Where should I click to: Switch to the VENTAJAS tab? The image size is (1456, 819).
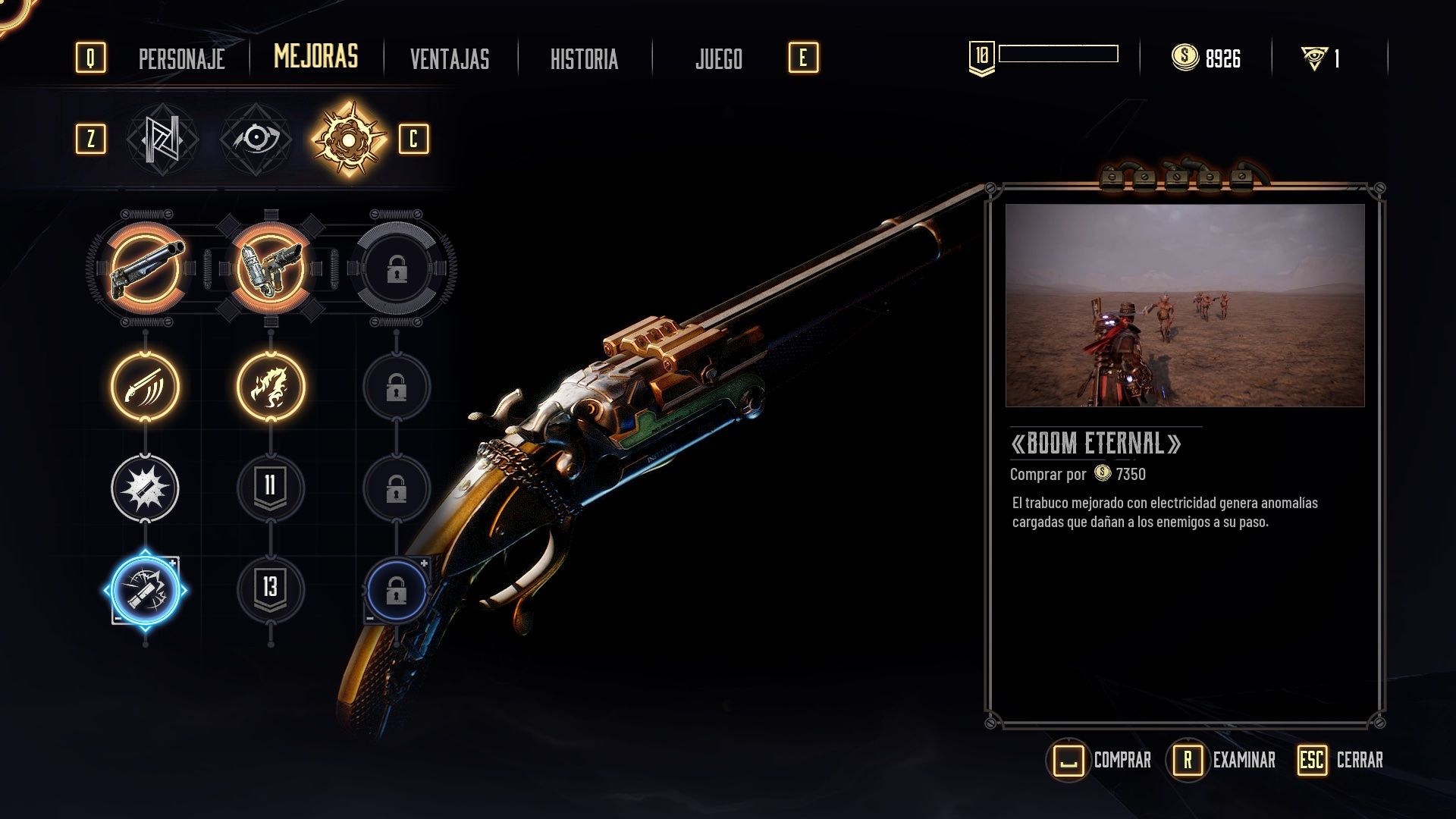click(449, 58)
